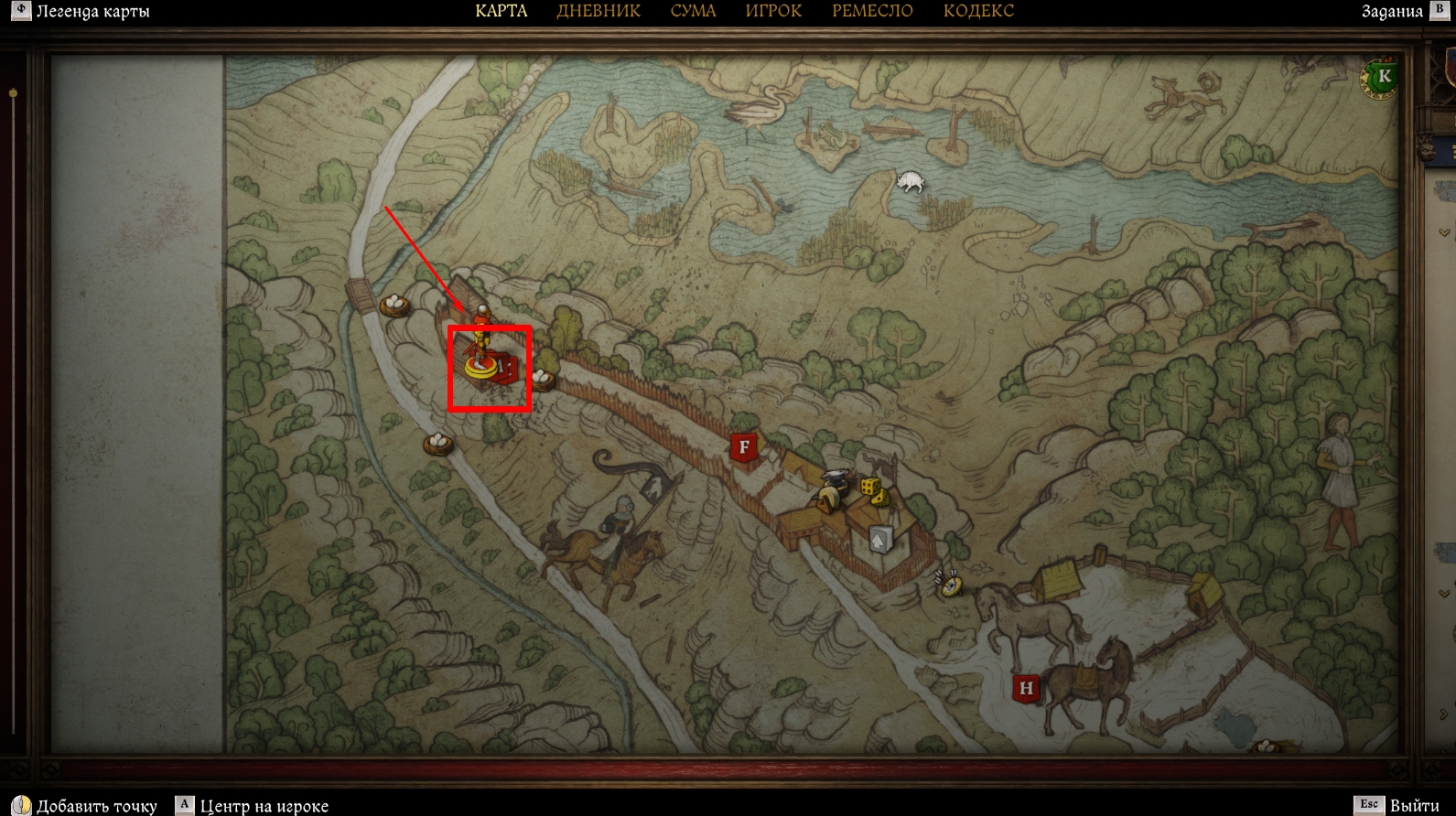The image size is (1456, 816).
Task: Open the Задания quests panel
Action: tap(1392, 12)
